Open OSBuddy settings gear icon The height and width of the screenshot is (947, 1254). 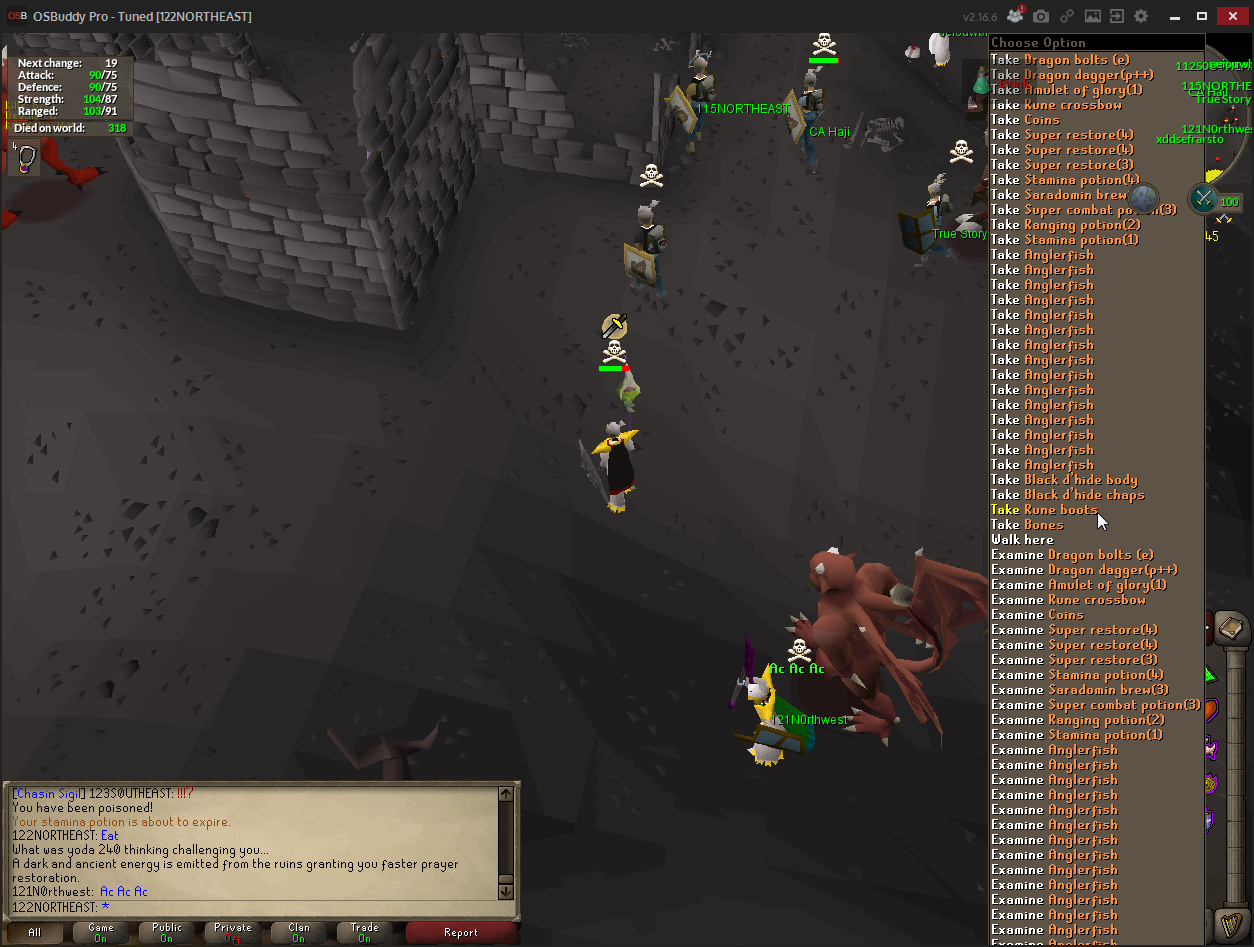(1141, 16)
